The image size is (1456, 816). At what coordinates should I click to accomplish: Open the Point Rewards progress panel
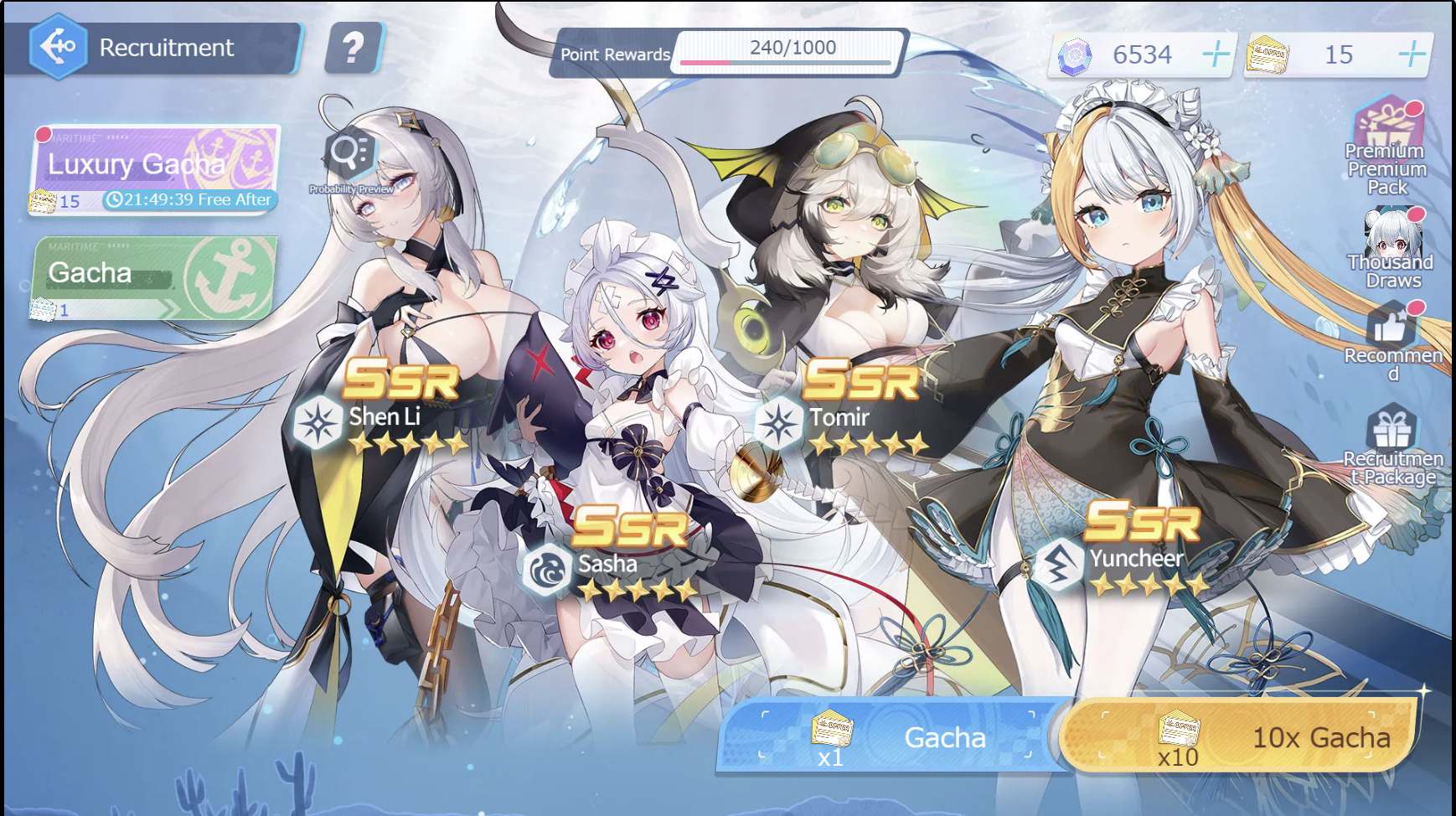pos(727,53)
